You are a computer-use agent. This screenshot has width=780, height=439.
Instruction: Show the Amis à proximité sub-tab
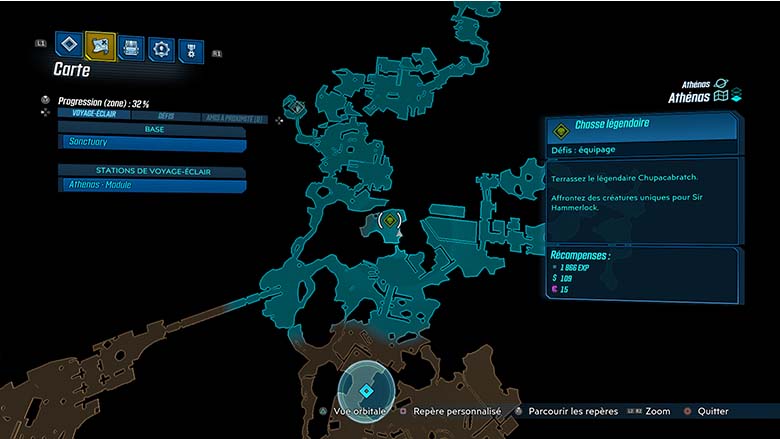tap(233, 118)
